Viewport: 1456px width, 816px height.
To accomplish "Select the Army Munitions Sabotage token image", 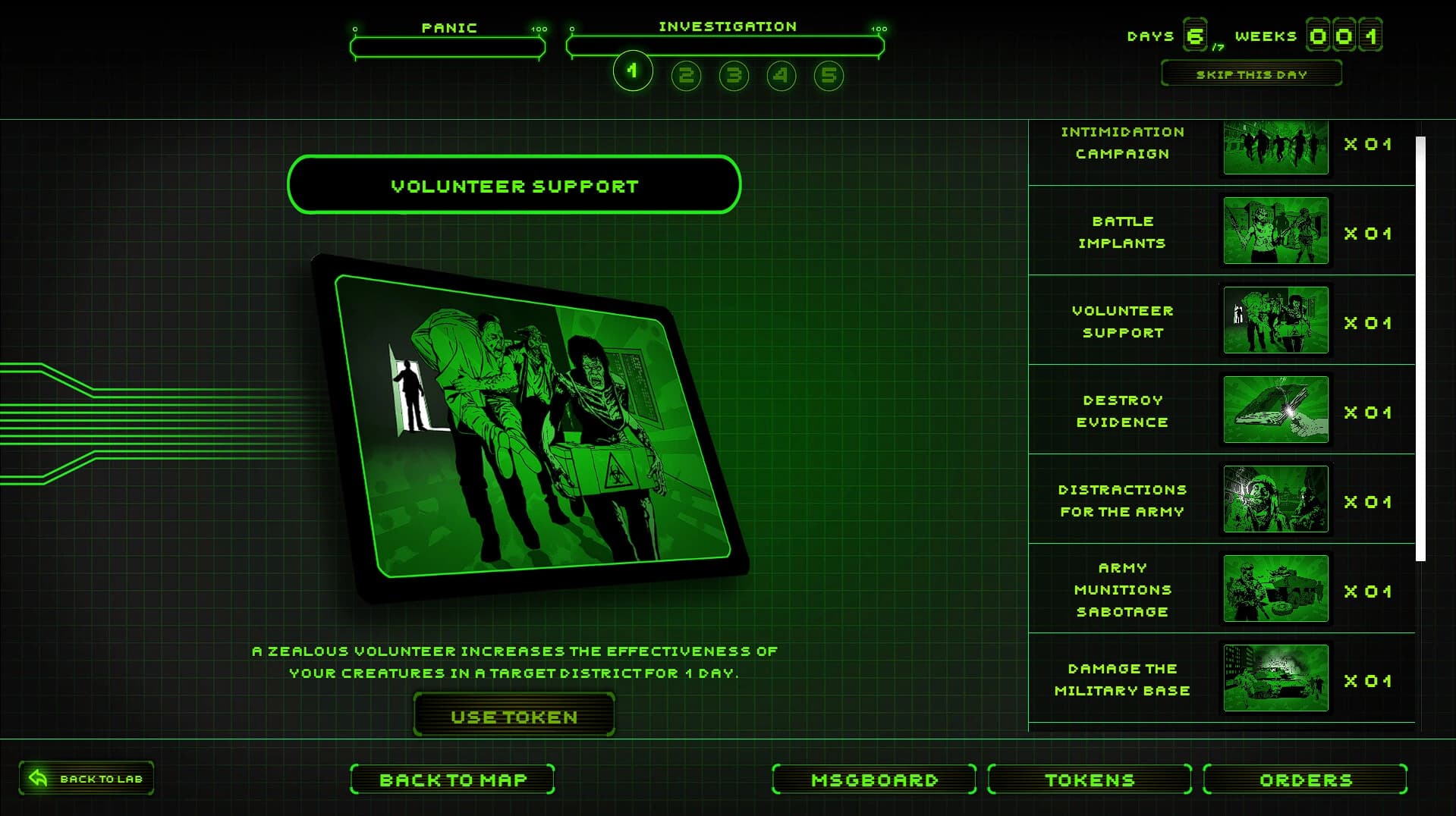I will (1274, 589).
